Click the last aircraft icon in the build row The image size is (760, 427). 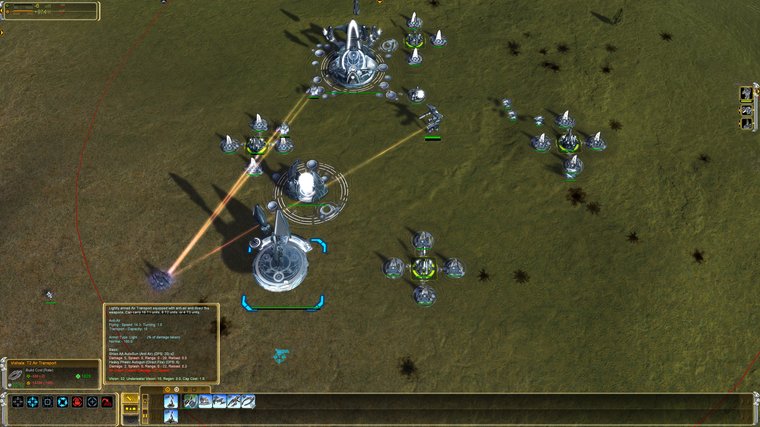pos(248,402)
